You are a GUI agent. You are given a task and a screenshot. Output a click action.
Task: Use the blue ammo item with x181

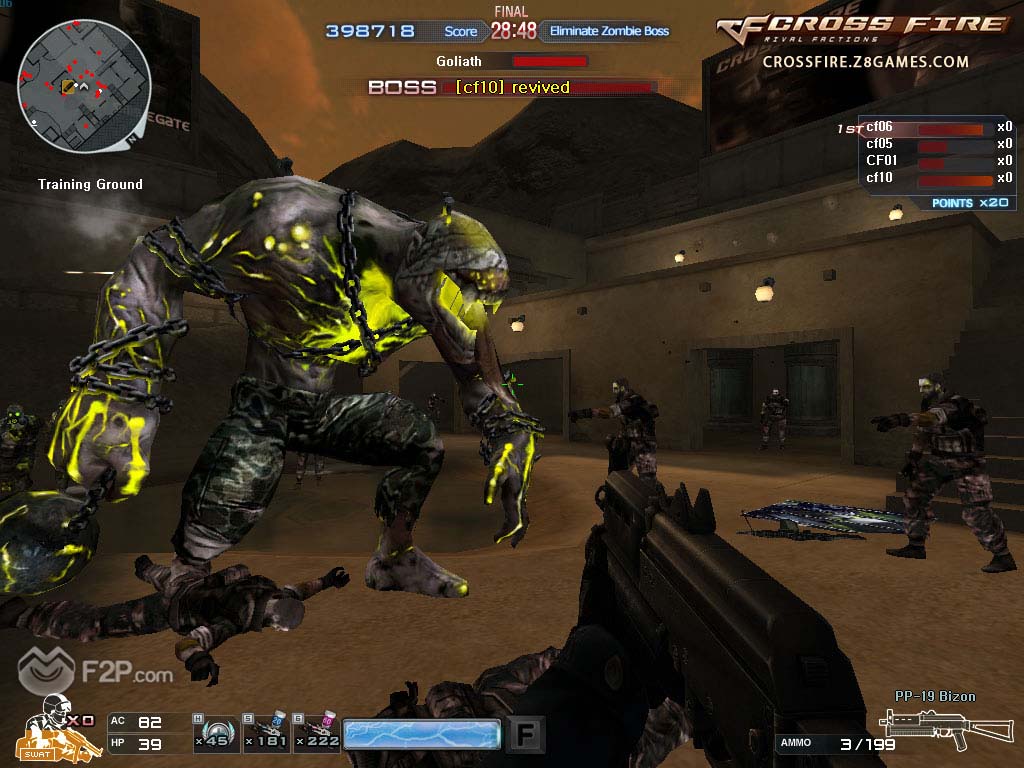[x=265, y=733]
